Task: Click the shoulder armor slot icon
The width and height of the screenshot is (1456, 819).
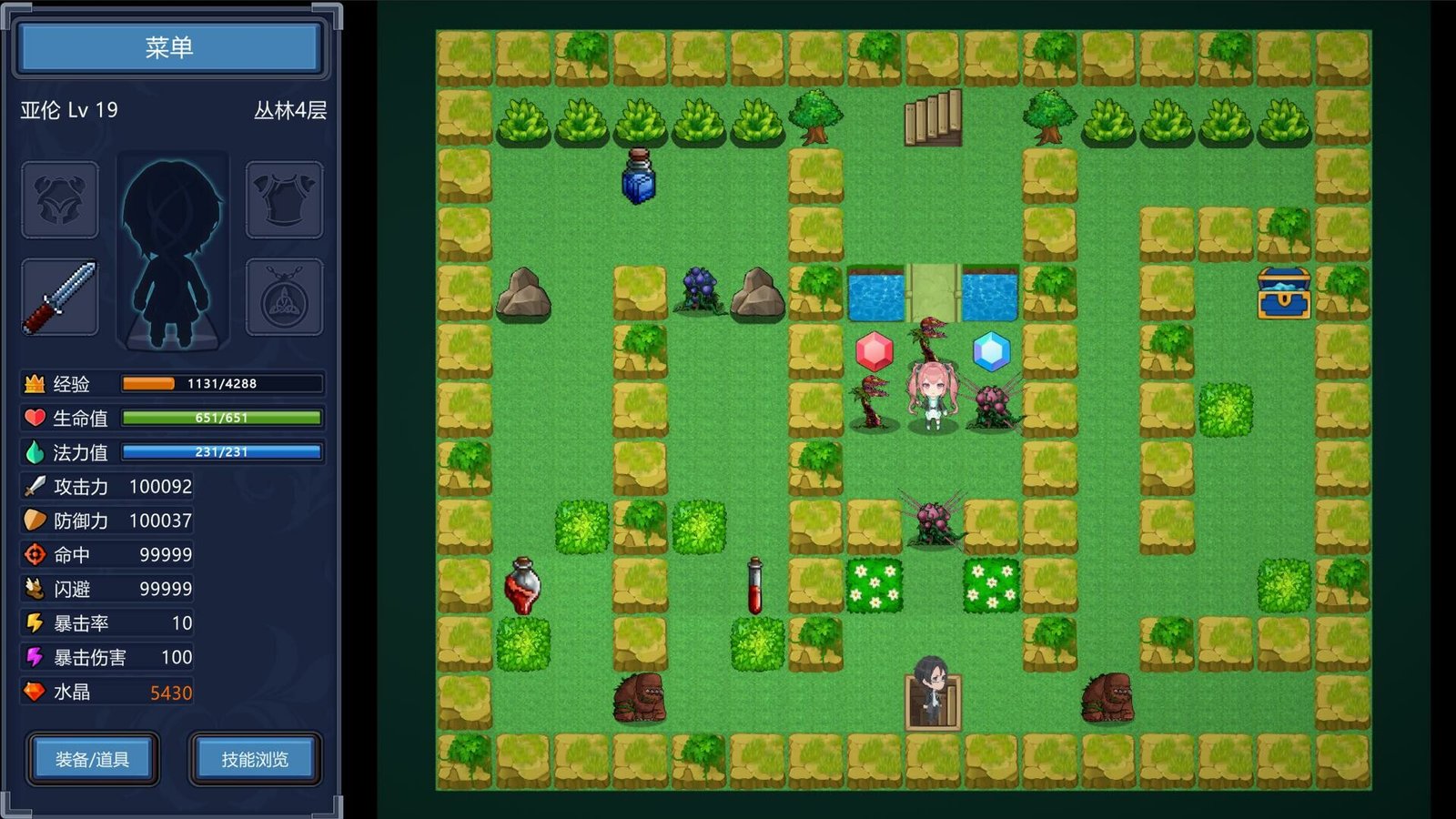Action: click(x=59, y=200)
